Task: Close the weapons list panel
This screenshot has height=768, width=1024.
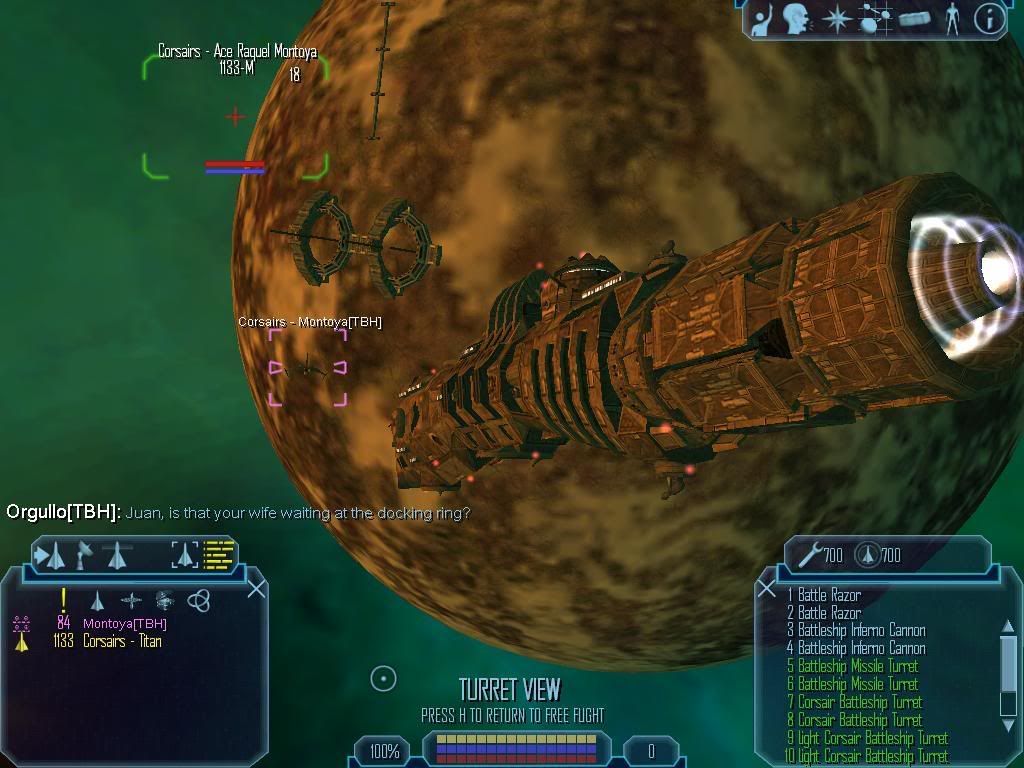Action: (767, 589)
